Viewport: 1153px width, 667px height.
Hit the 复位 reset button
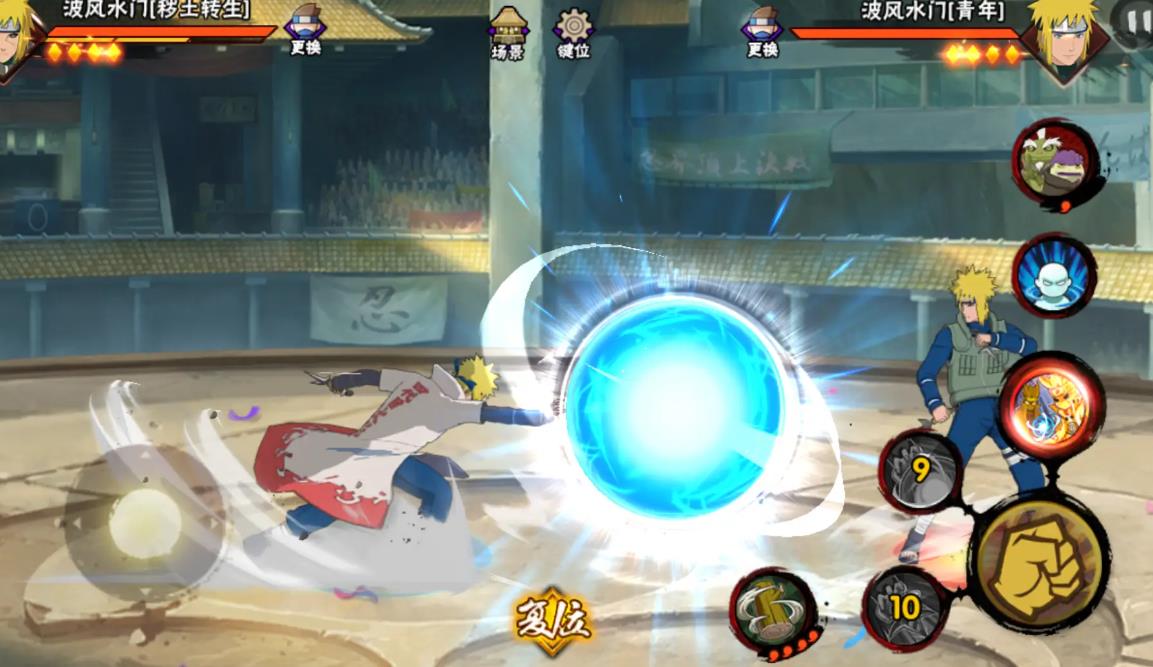[x=553, y=621]
